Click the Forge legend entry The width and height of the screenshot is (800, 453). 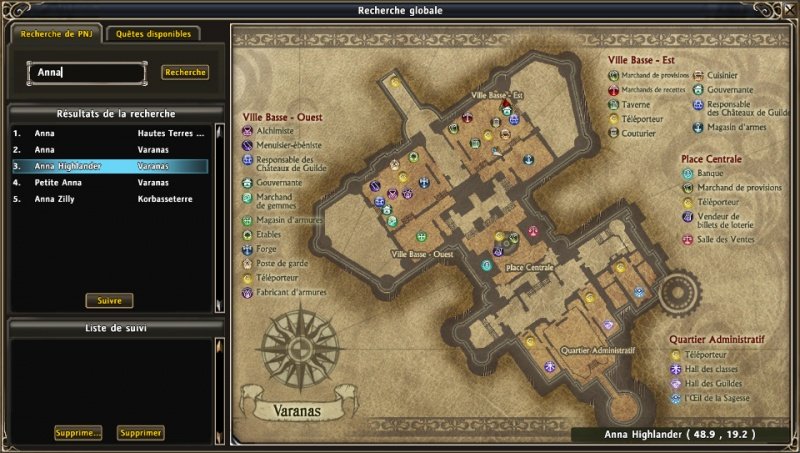268,249
